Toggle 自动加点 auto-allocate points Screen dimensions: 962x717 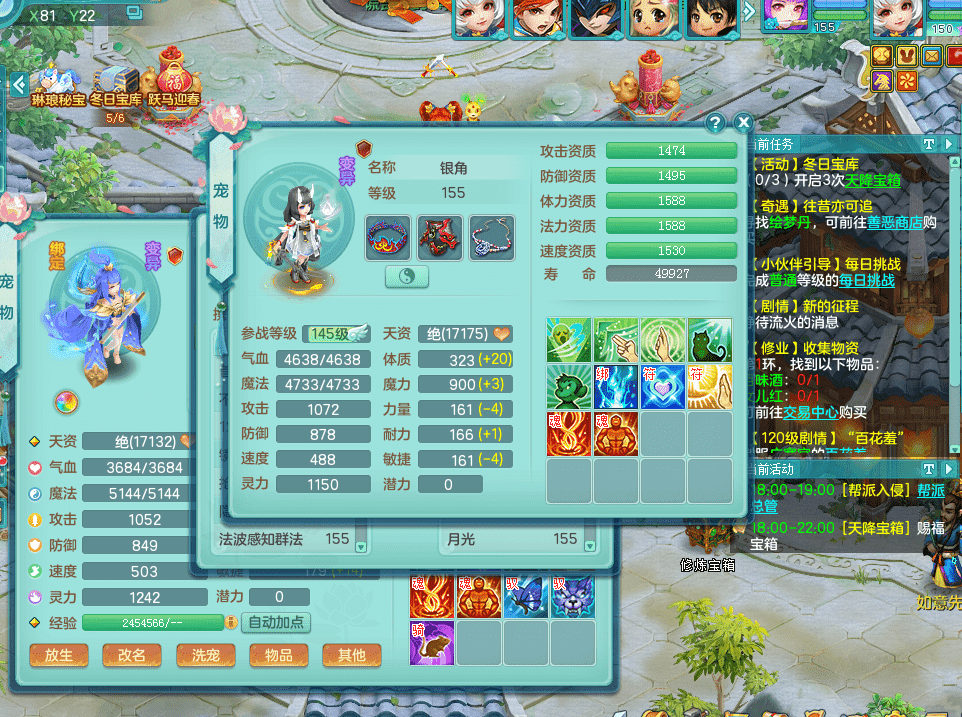[x=276, y=622]
